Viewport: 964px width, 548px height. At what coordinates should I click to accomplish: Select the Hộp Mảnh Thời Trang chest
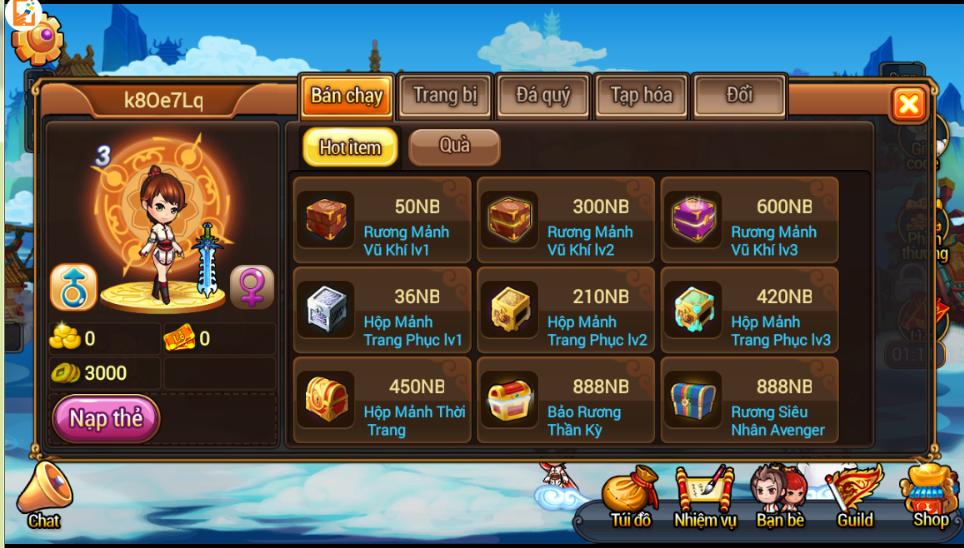[x=382, y=401]
